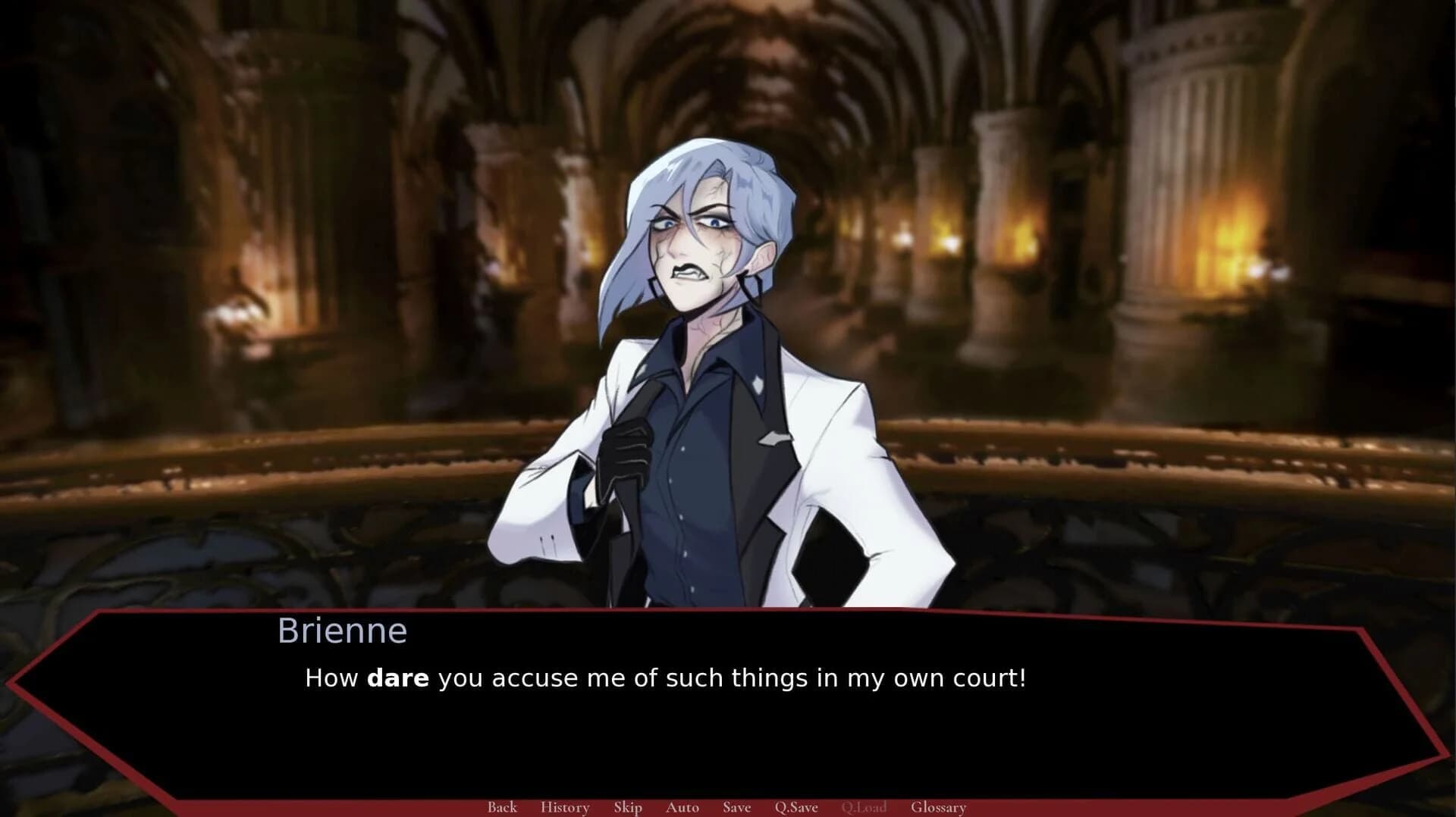Enable Skip mode to fast-forward text
This screenshot has width=1456, height=817.
coord(627,807)
